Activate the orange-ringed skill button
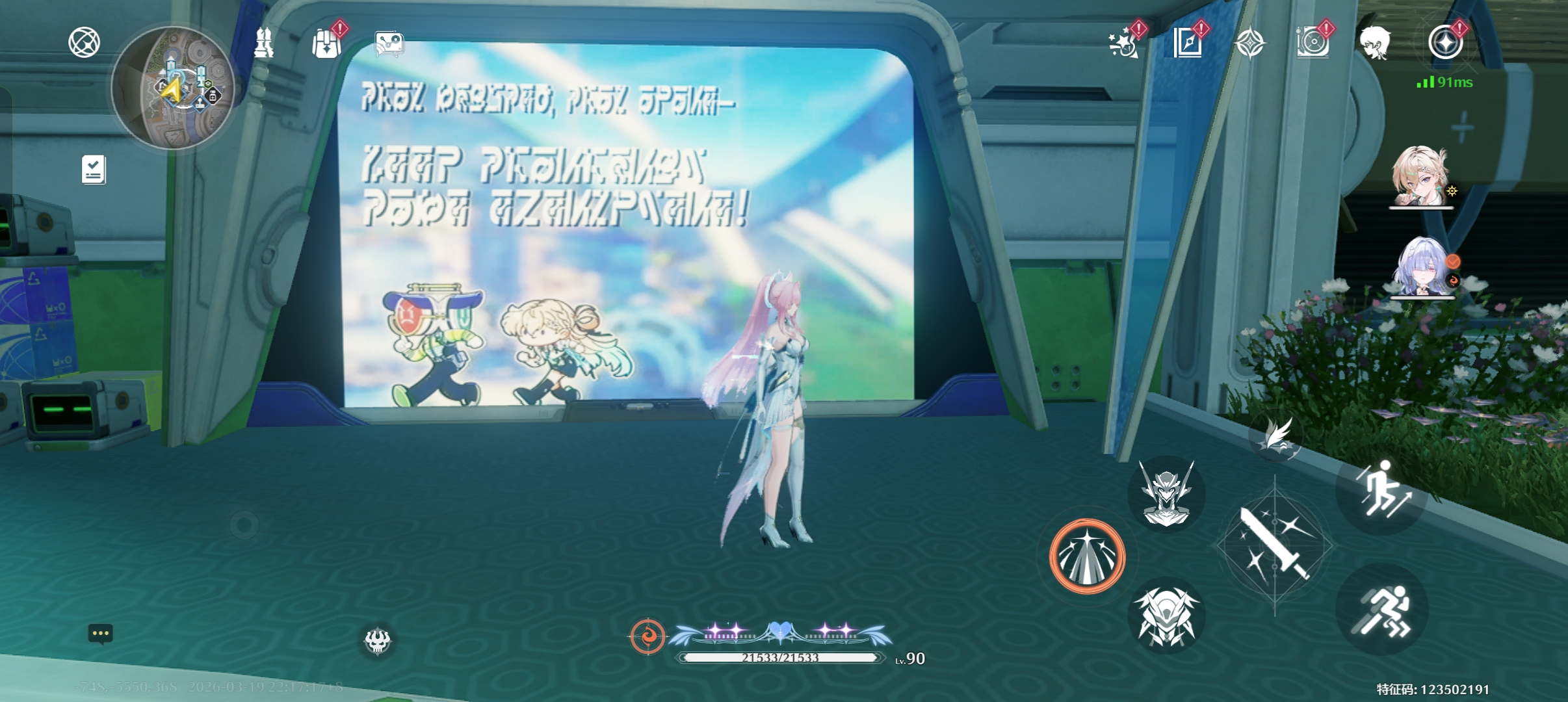This screenshot has width=1568, height=702. coord(1086,556)
